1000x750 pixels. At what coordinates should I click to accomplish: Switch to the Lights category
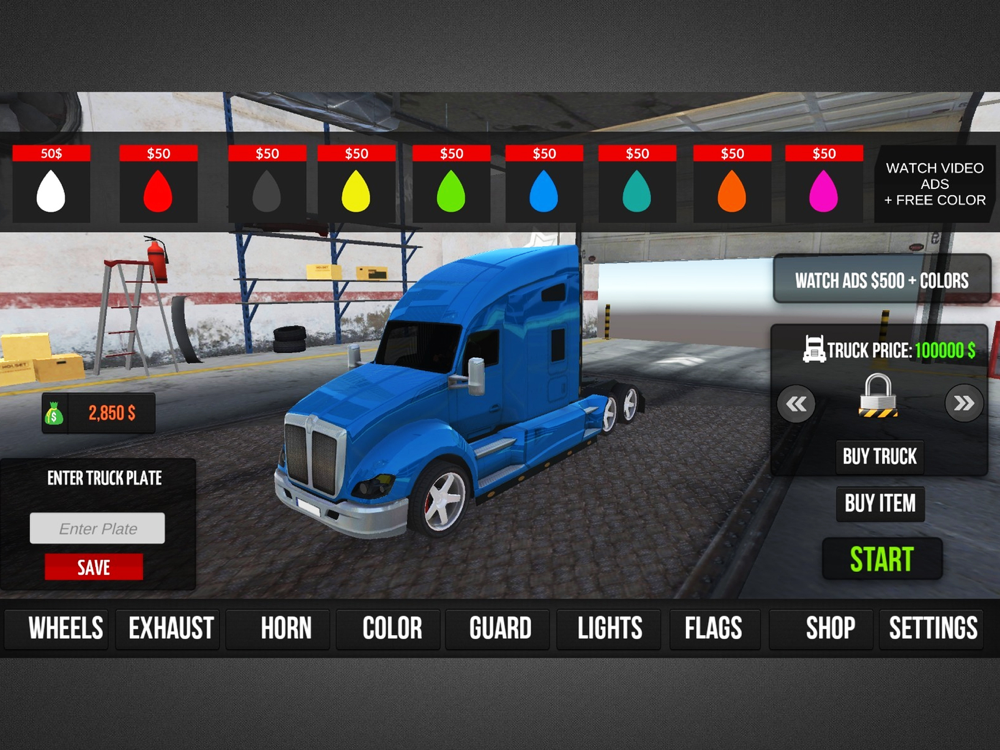[609, 628]
